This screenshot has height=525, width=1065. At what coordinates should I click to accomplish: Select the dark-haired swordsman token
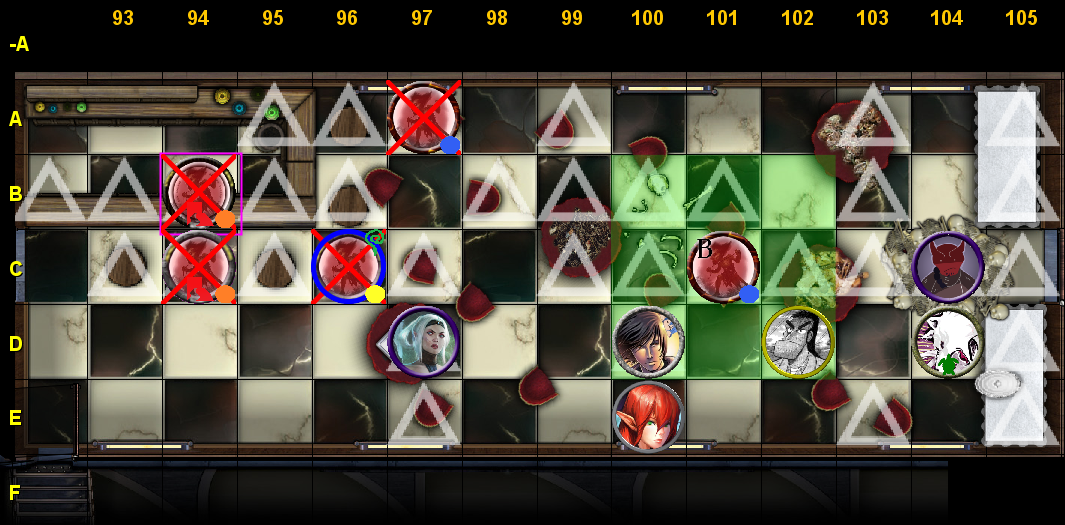(649, 342)
